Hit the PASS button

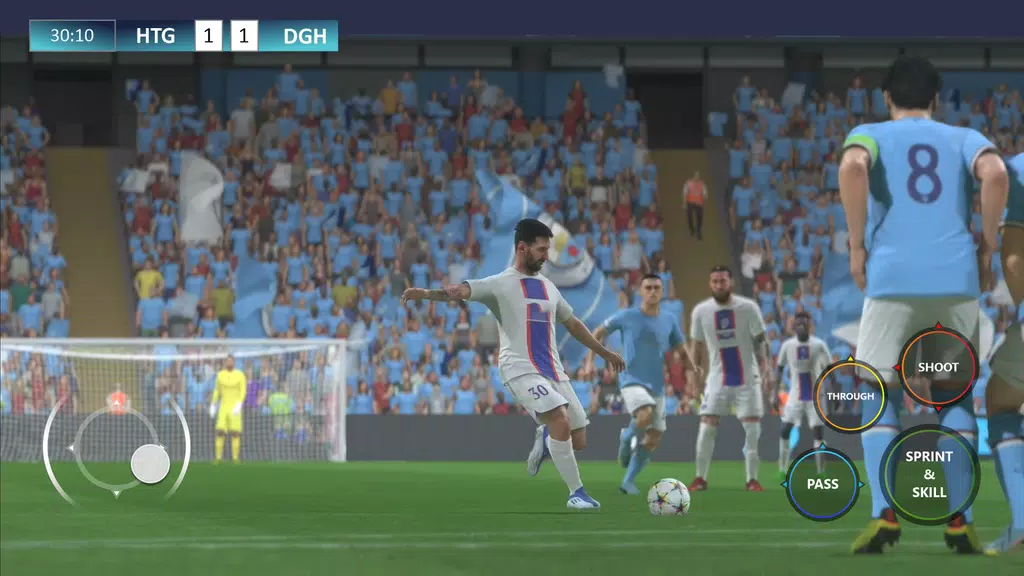pos(823,484)
